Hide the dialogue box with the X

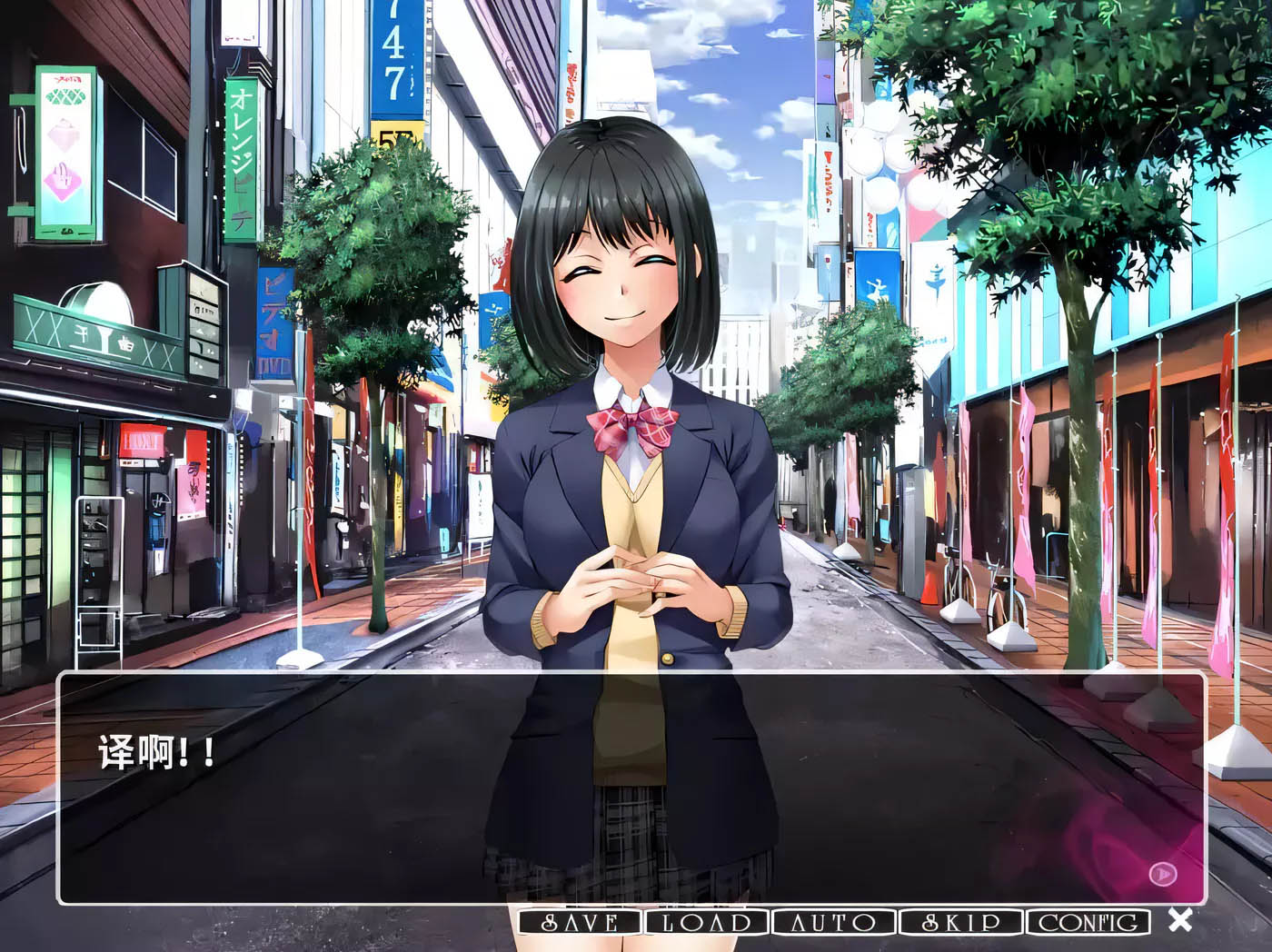tap(1180, 920)
